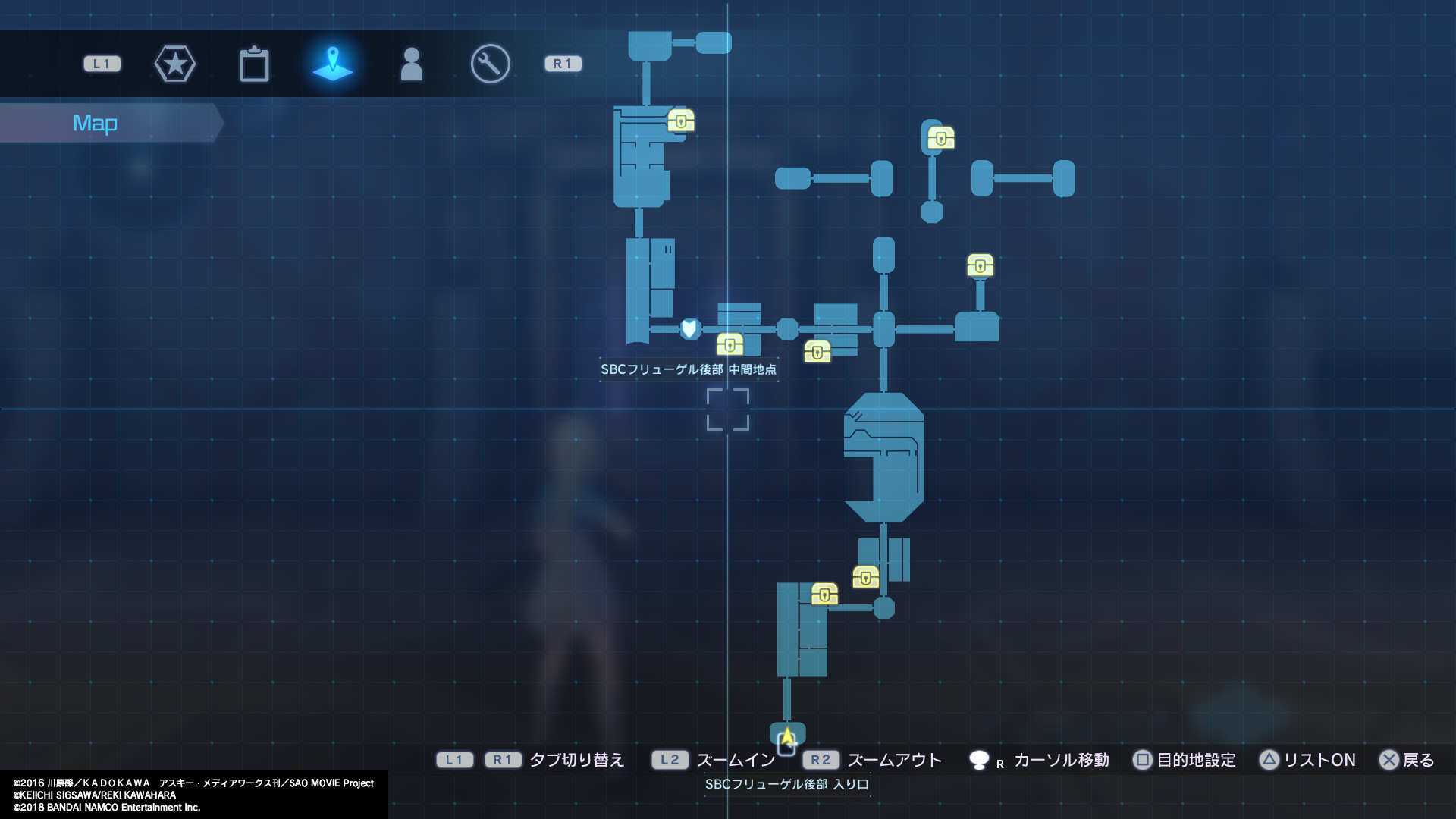Click the treasure chest in the lower map area

point(825,595)
